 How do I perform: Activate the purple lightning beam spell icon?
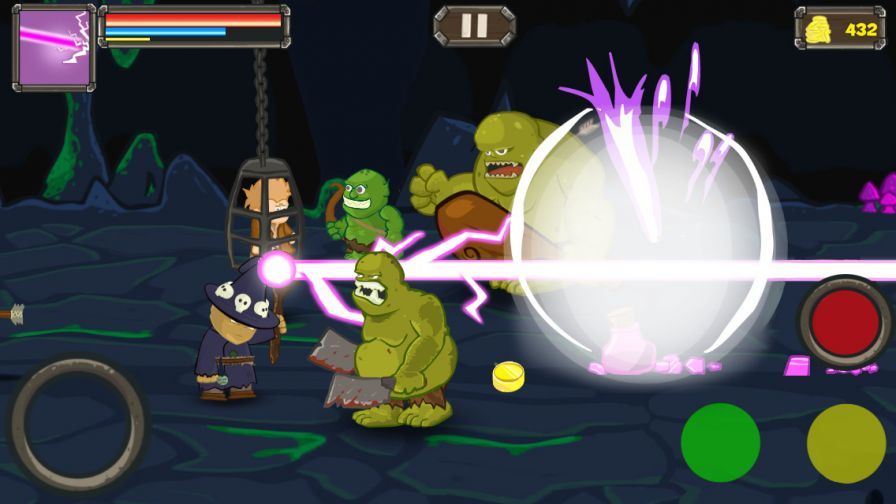(x=53, y=47)
